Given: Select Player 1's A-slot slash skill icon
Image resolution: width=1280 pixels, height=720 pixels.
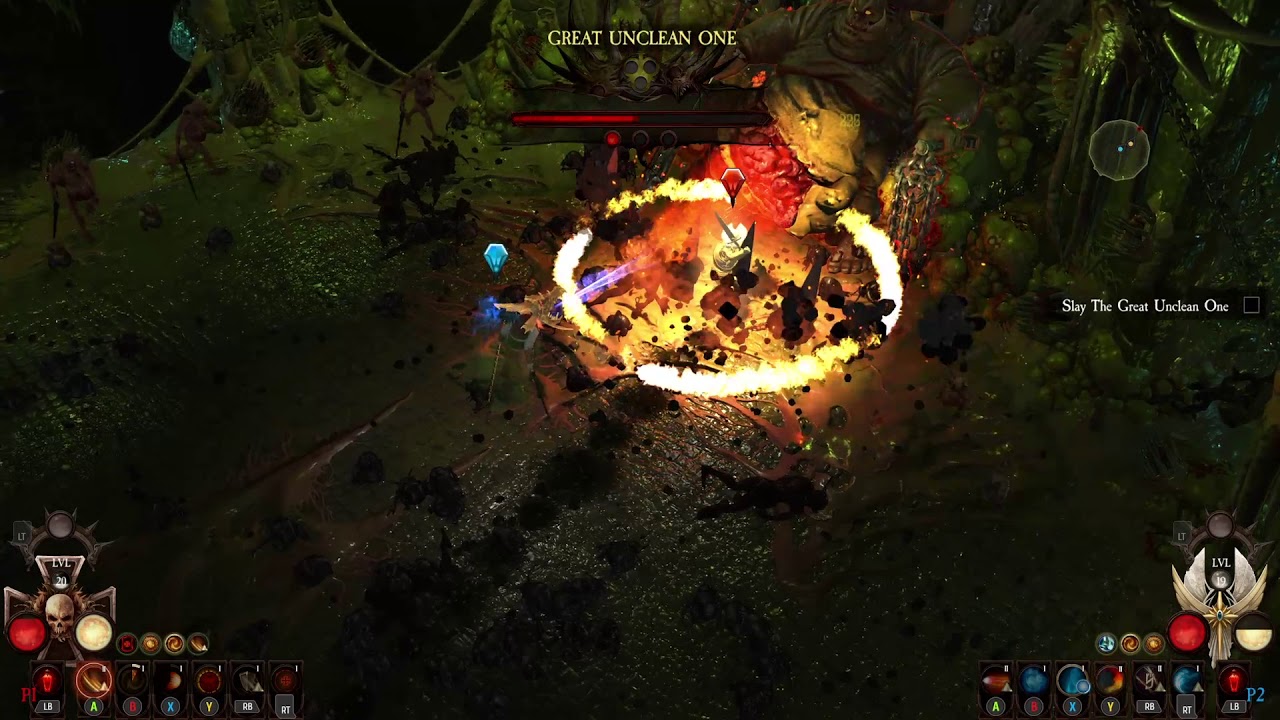Looking at the screenshot, I should (93, 681).
